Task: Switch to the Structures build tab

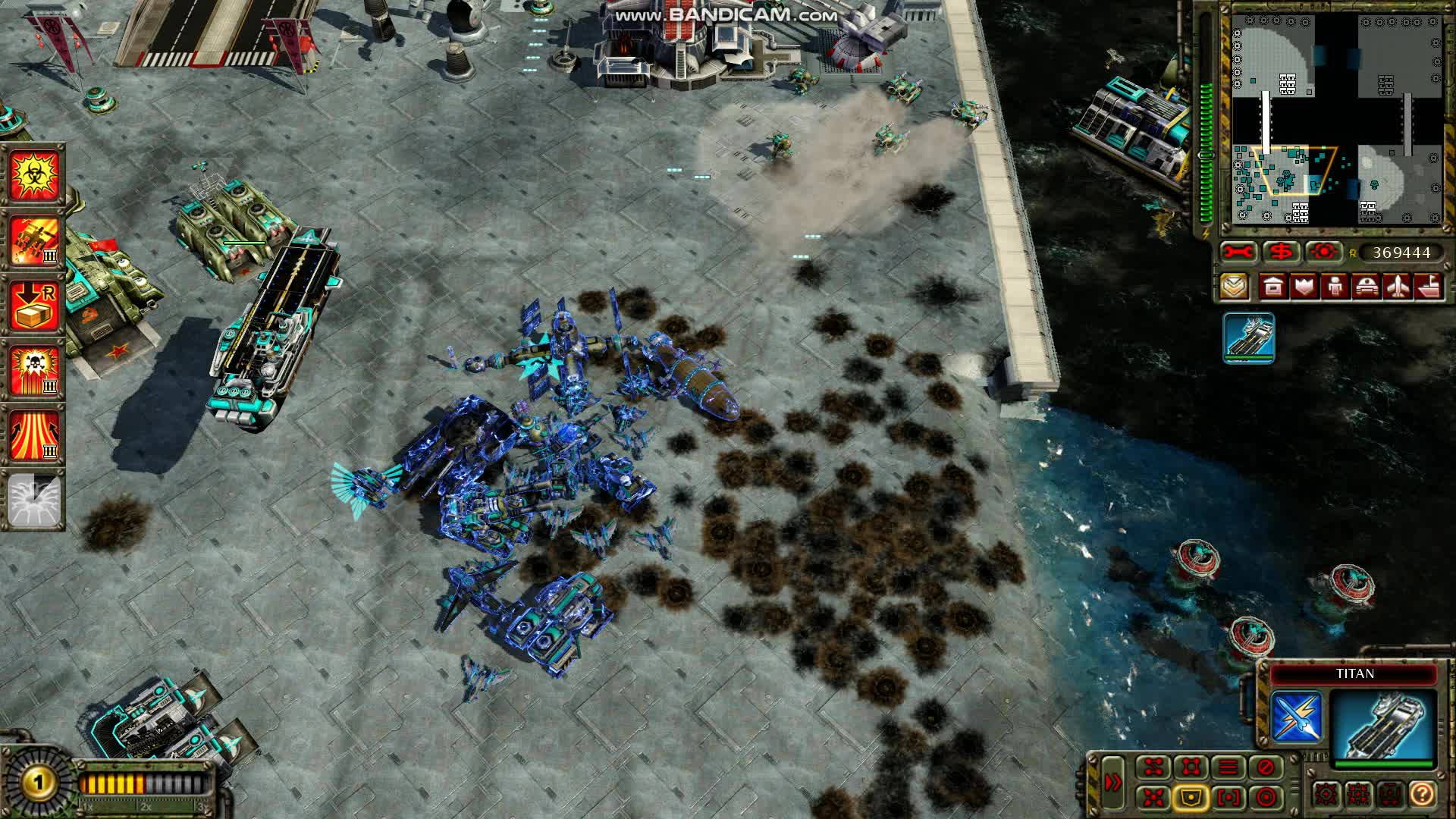Action: coord(1272,288)
